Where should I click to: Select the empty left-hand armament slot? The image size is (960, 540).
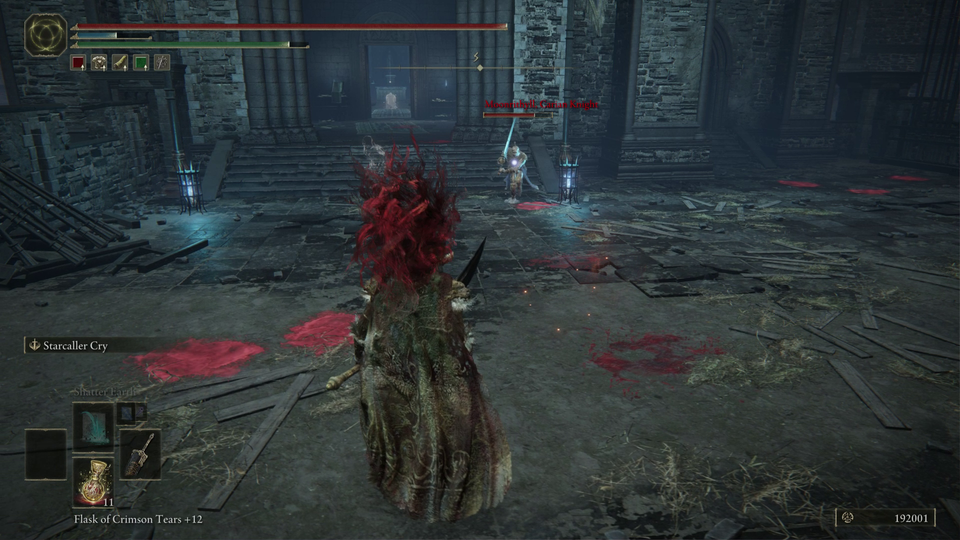pos(46,454)
